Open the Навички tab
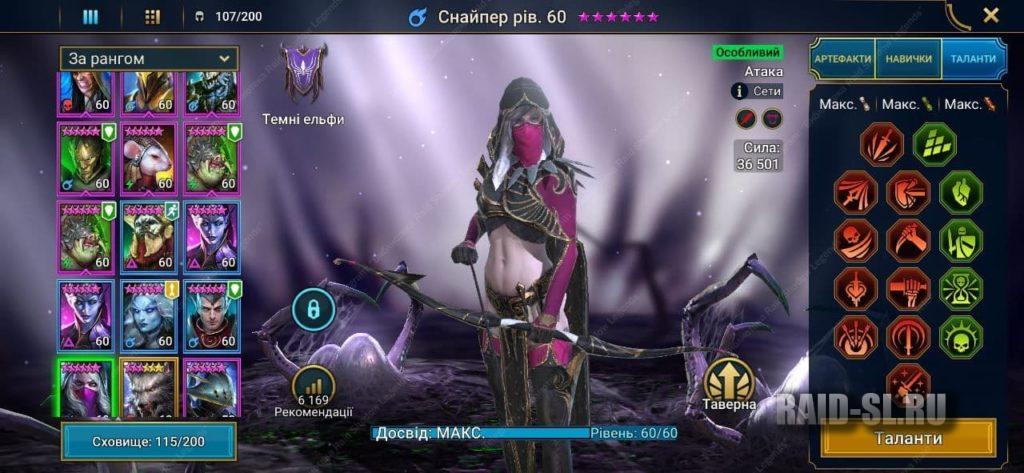Viewport: 1024px width, 473px height. [x=908, y=59]
